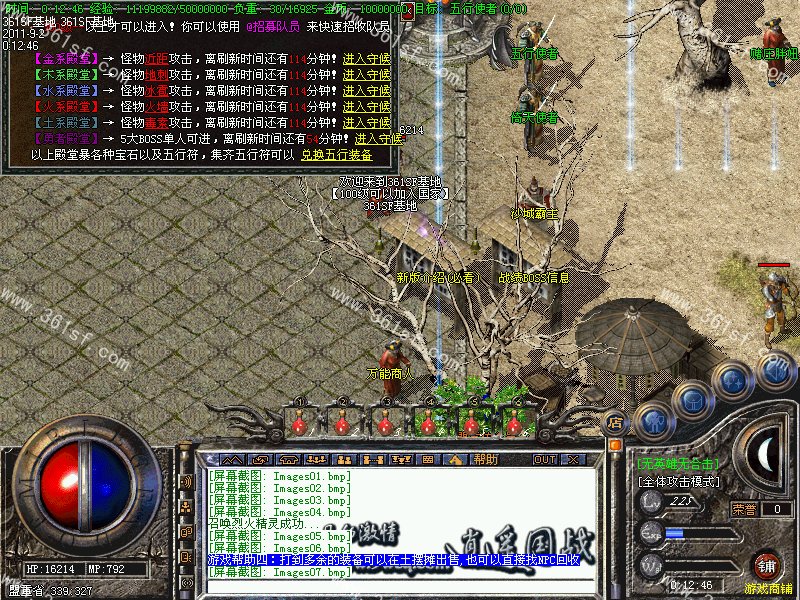Enter the 火系殿堂 via its 进入守候 link
Screen dimensions: 800x600
pyautogui.click(x=366, y=107)
